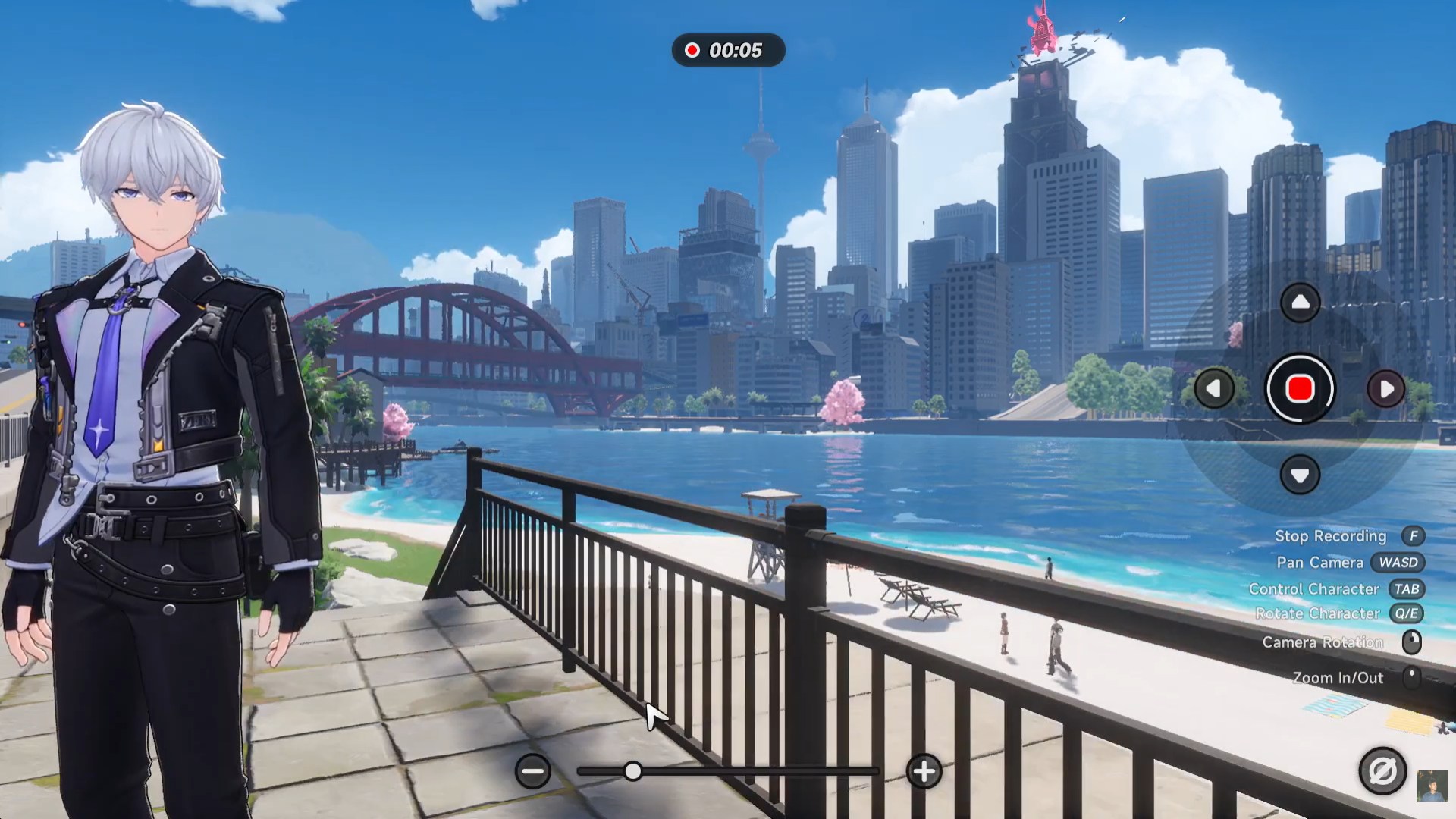The image size is (1456, 819).
Task: Click the up arrow on the camera pad
Action: (1300, 303)
